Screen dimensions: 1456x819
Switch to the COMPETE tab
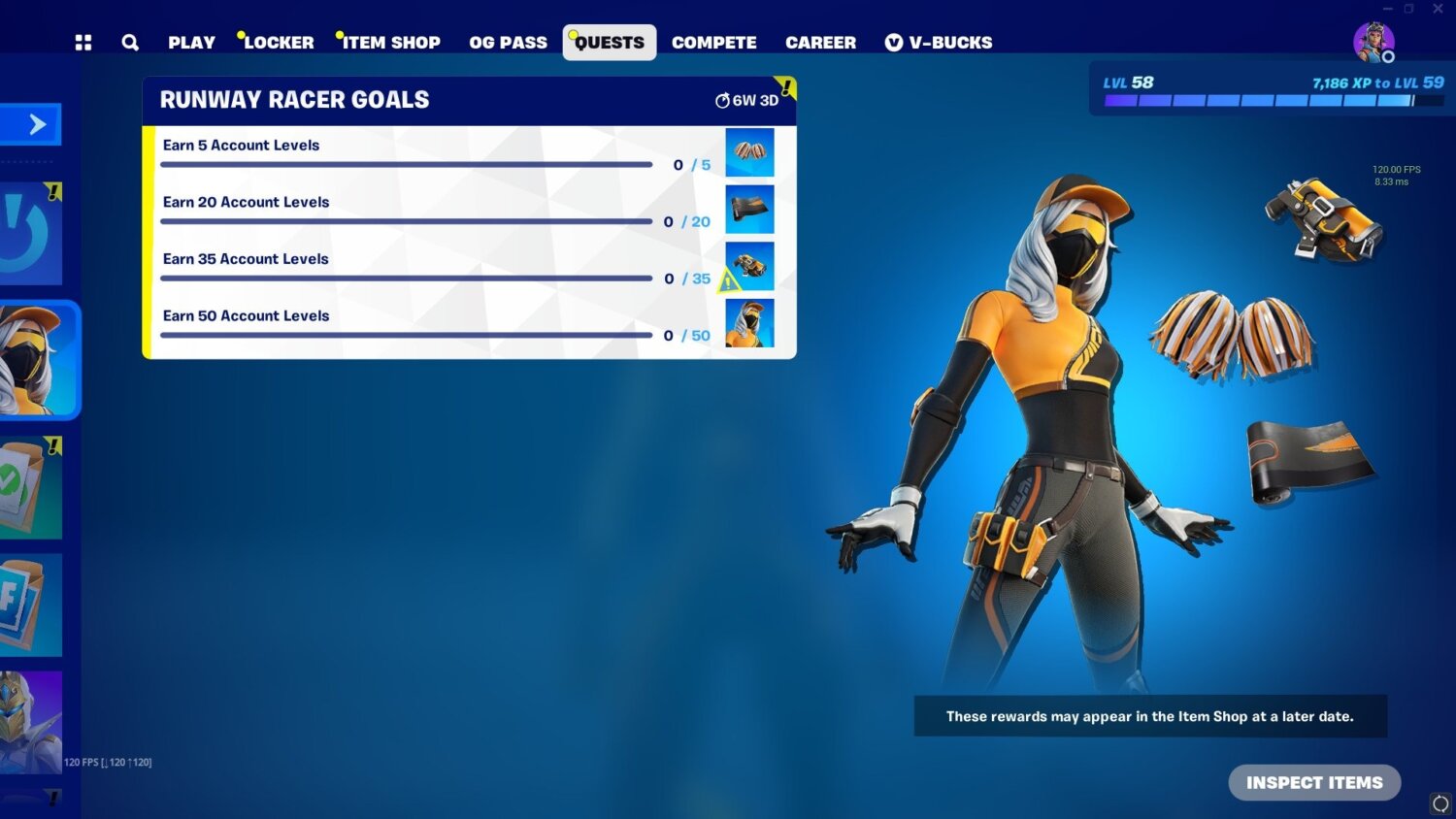point(714,42)
